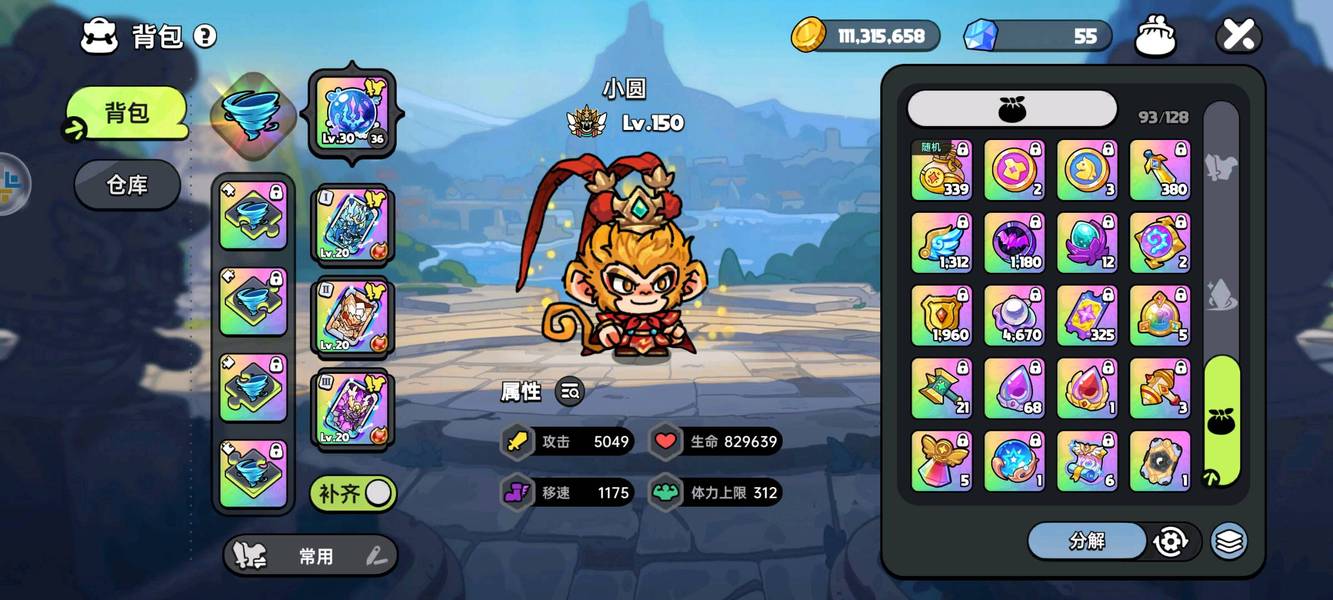
Task: Open the 常用 preset button
Action: click(x=310, y=556)
